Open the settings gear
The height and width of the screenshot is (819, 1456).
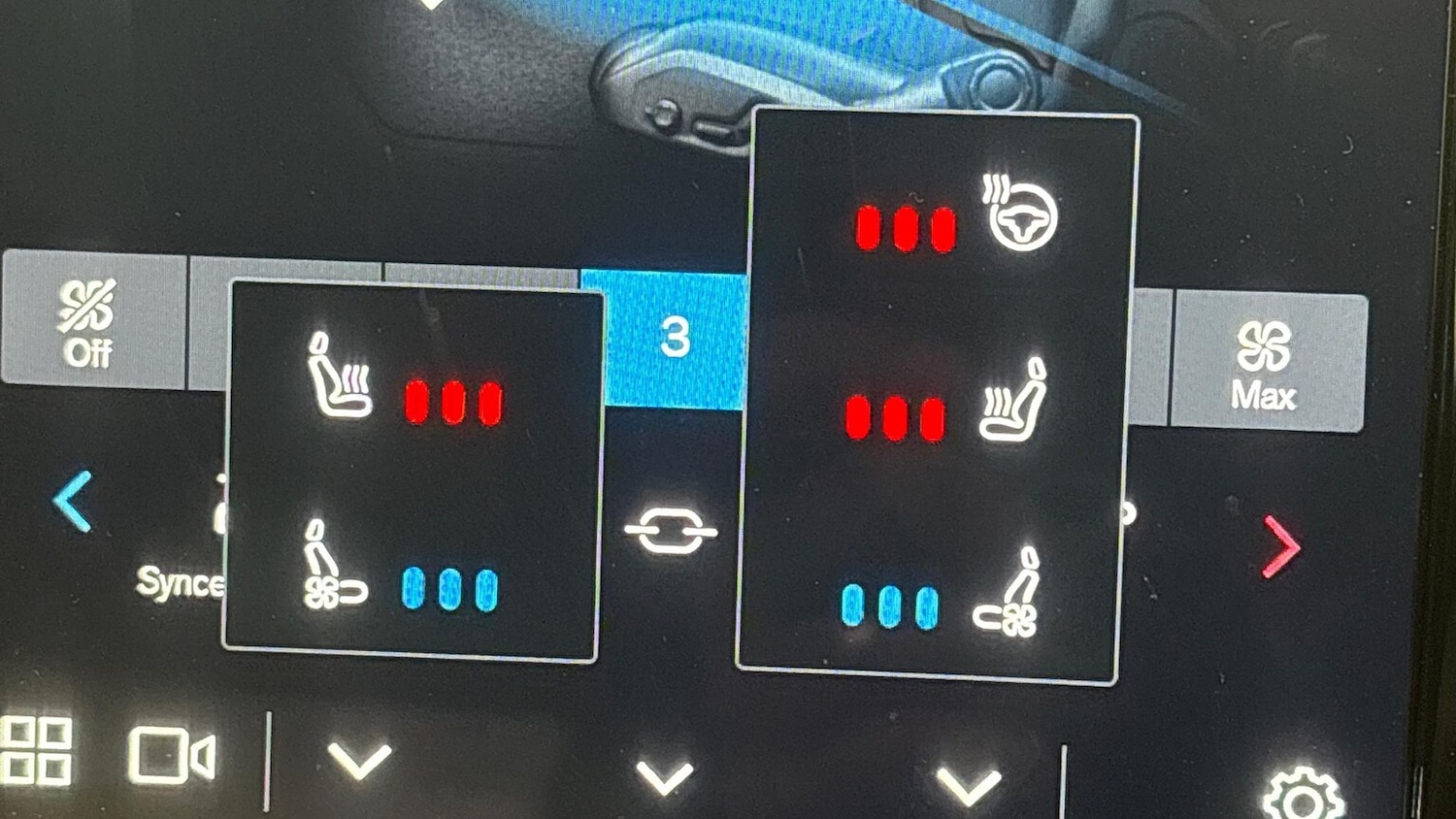point(1303,796)
